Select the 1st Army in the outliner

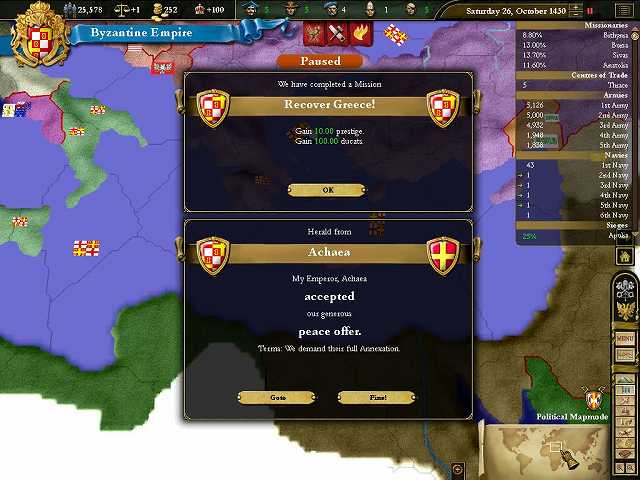600,105
